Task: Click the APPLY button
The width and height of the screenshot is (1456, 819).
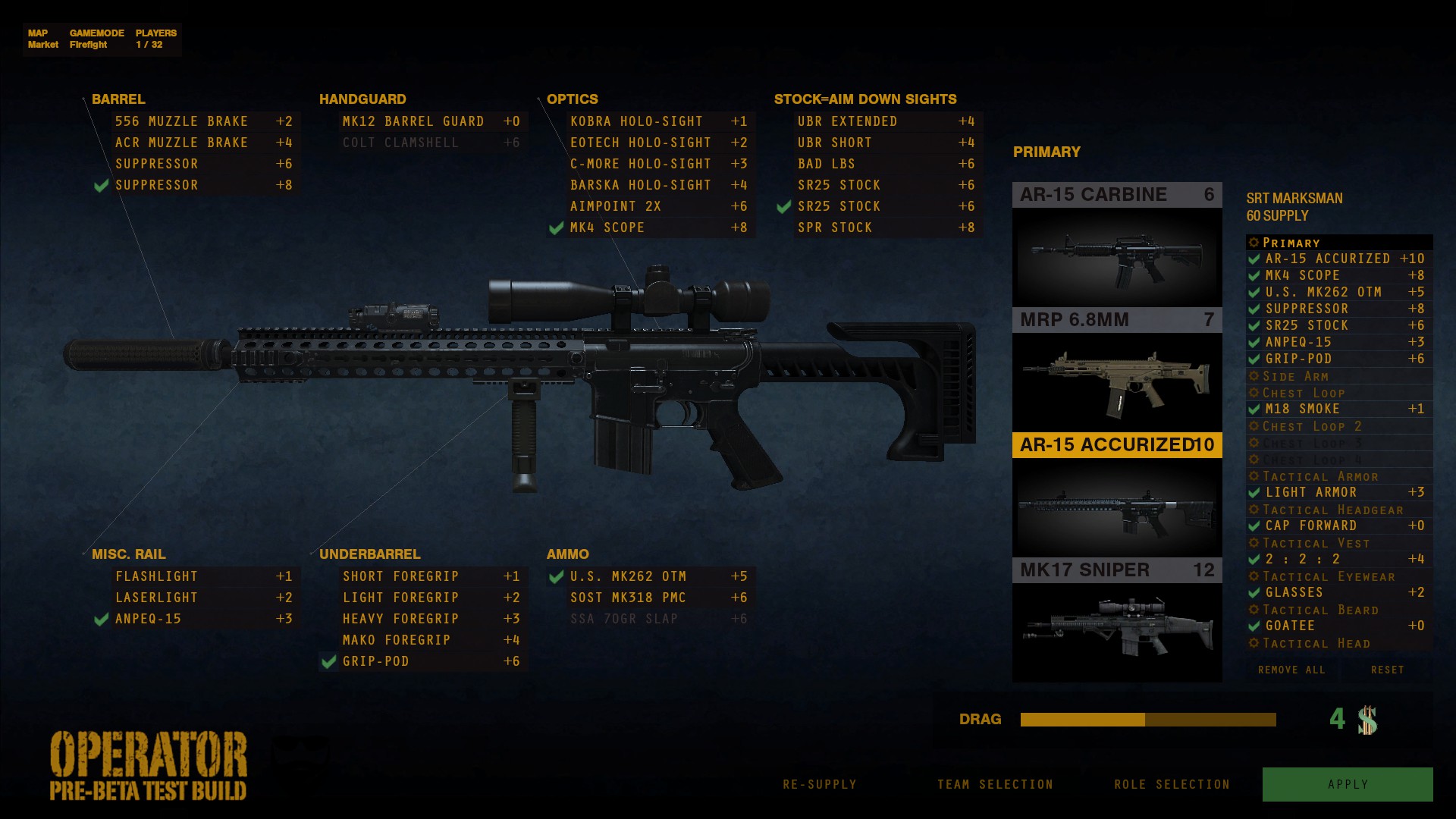Action: pos(1348,783)
